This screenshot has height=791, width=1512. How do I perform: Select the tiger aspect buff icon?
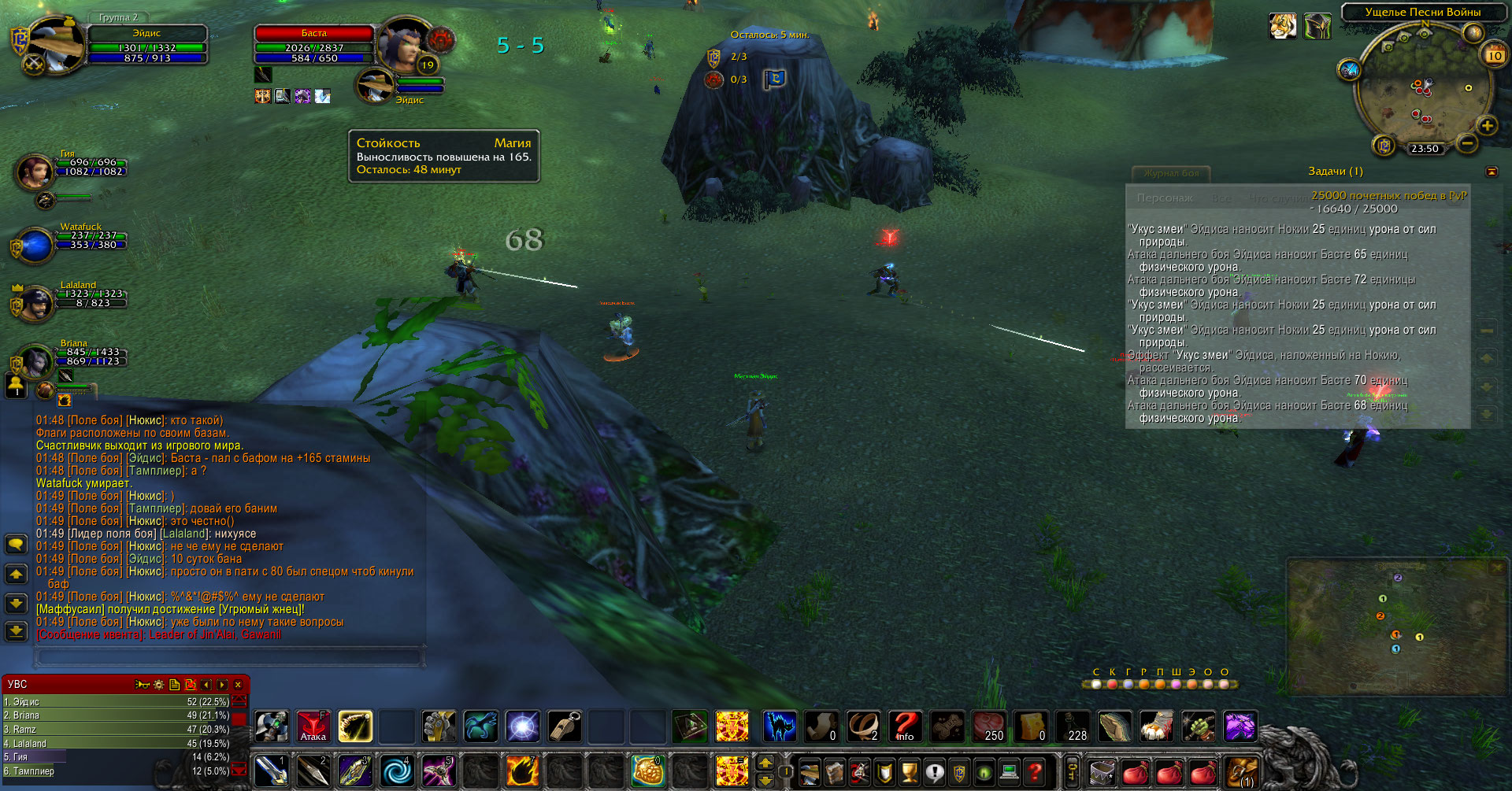(1283, 27)
